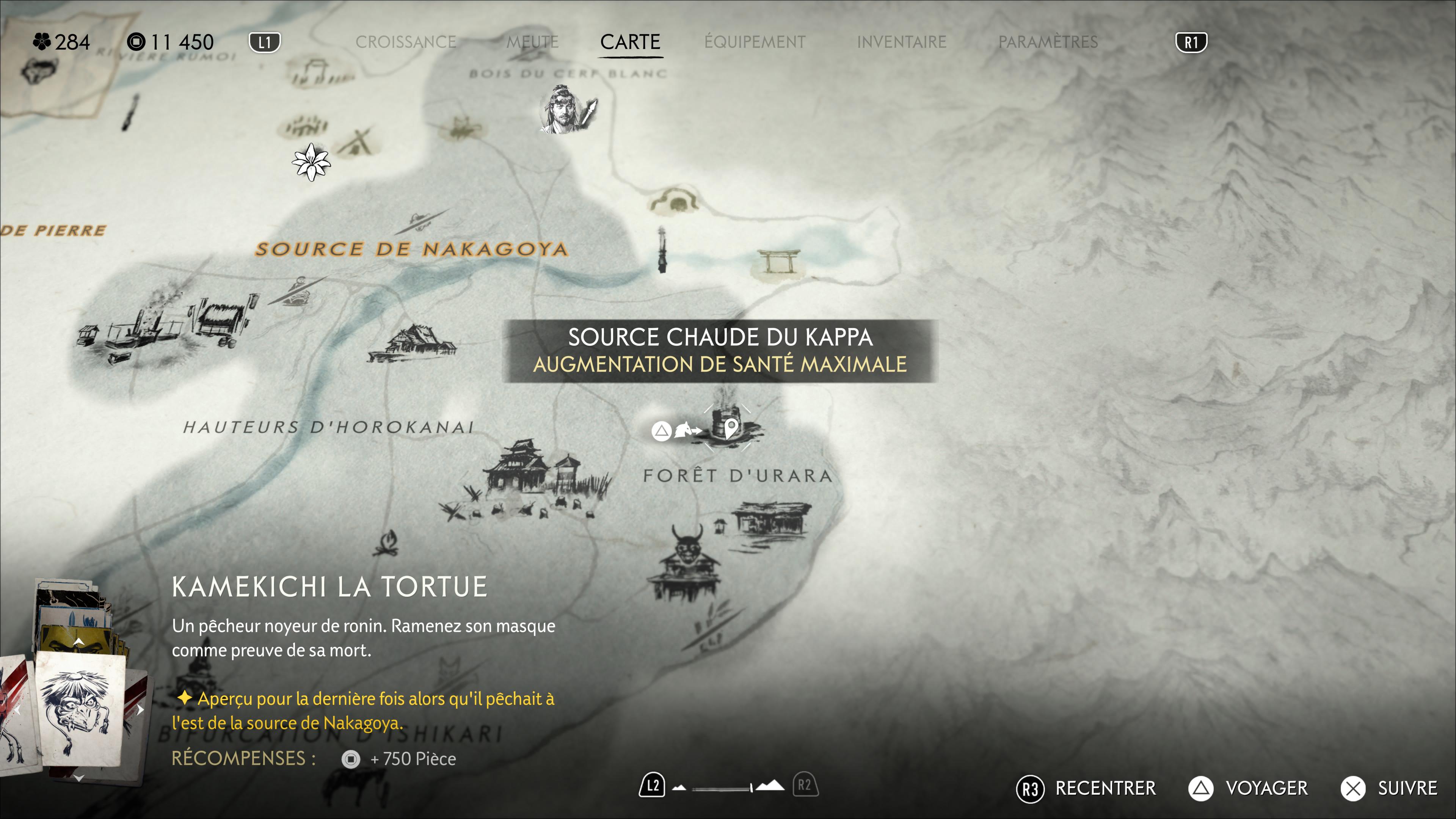Open the Meute tab

click(x=532, y=42)
